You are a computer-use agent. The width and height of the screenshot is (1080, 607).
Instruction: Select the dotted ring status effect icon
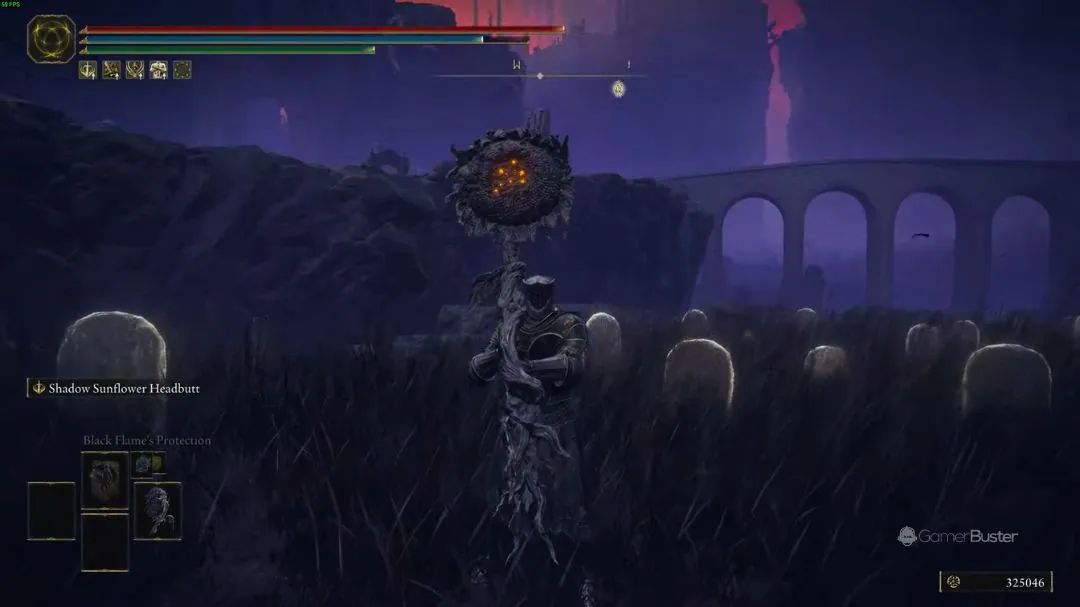point(182,70)
